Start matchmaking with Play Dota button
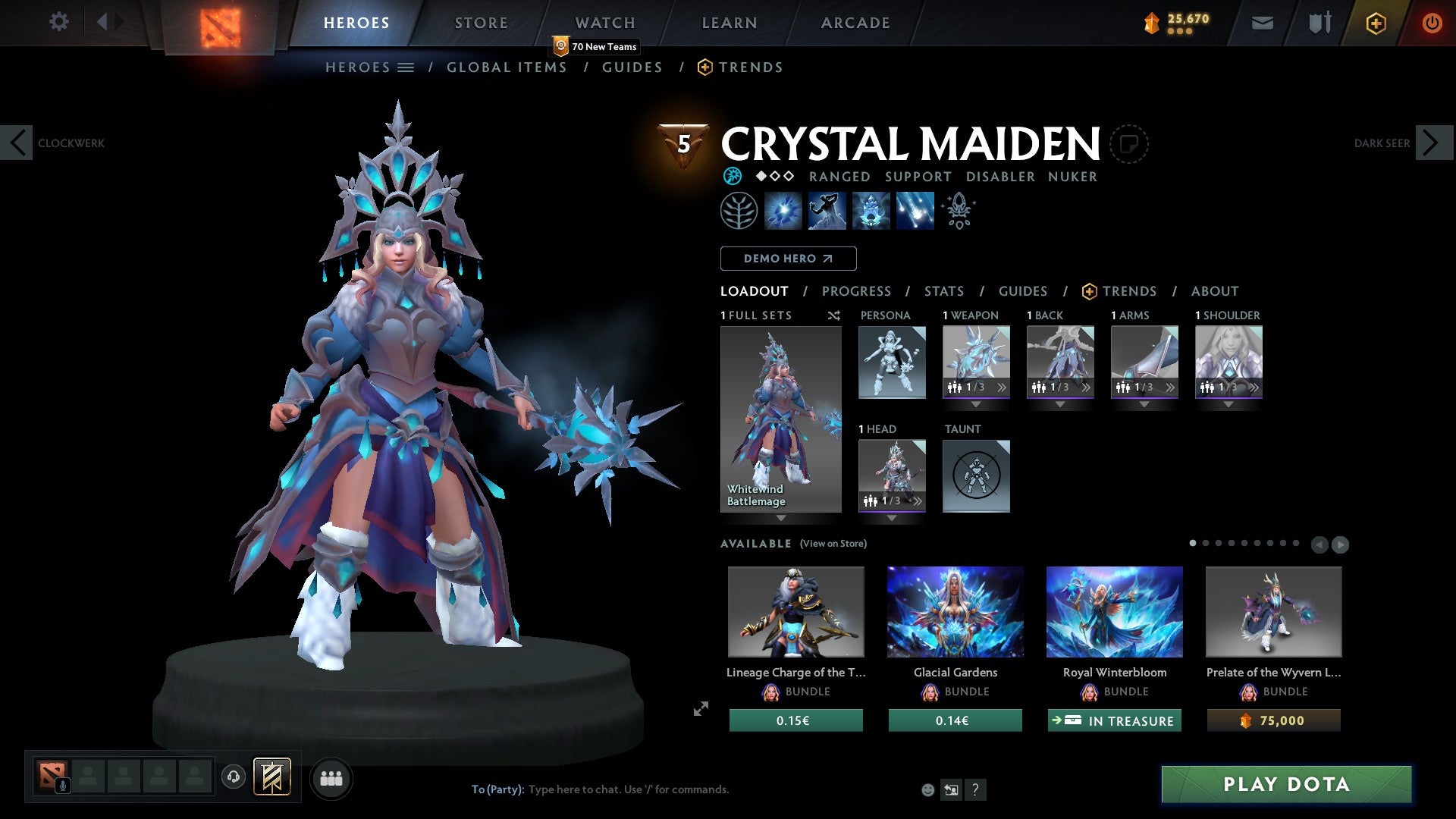 coord(1286,784)
